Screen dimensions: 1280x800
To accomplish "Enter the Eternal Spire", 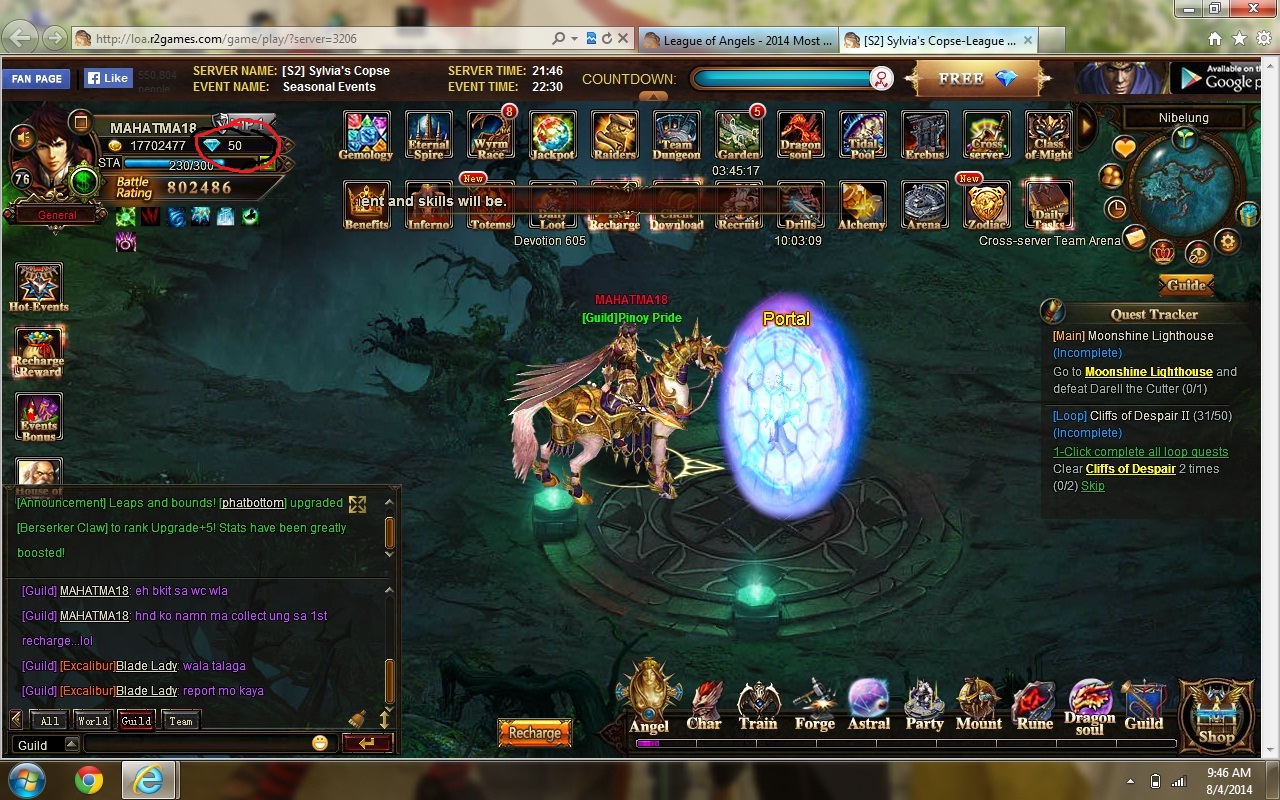I will click(x=428, y=135).
